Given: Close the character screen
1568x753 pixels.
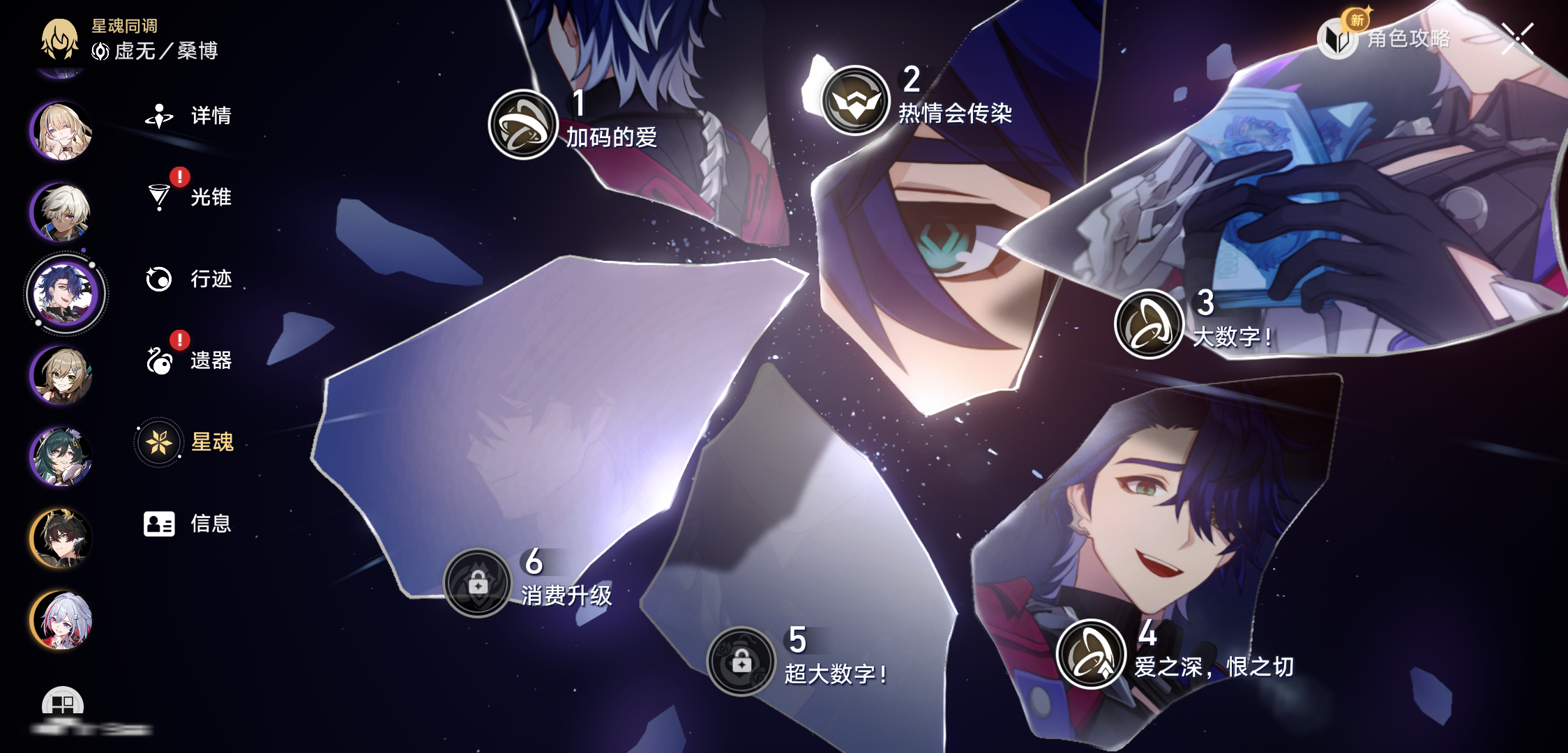Looking at the screenshot, I should click(1517, 38).
